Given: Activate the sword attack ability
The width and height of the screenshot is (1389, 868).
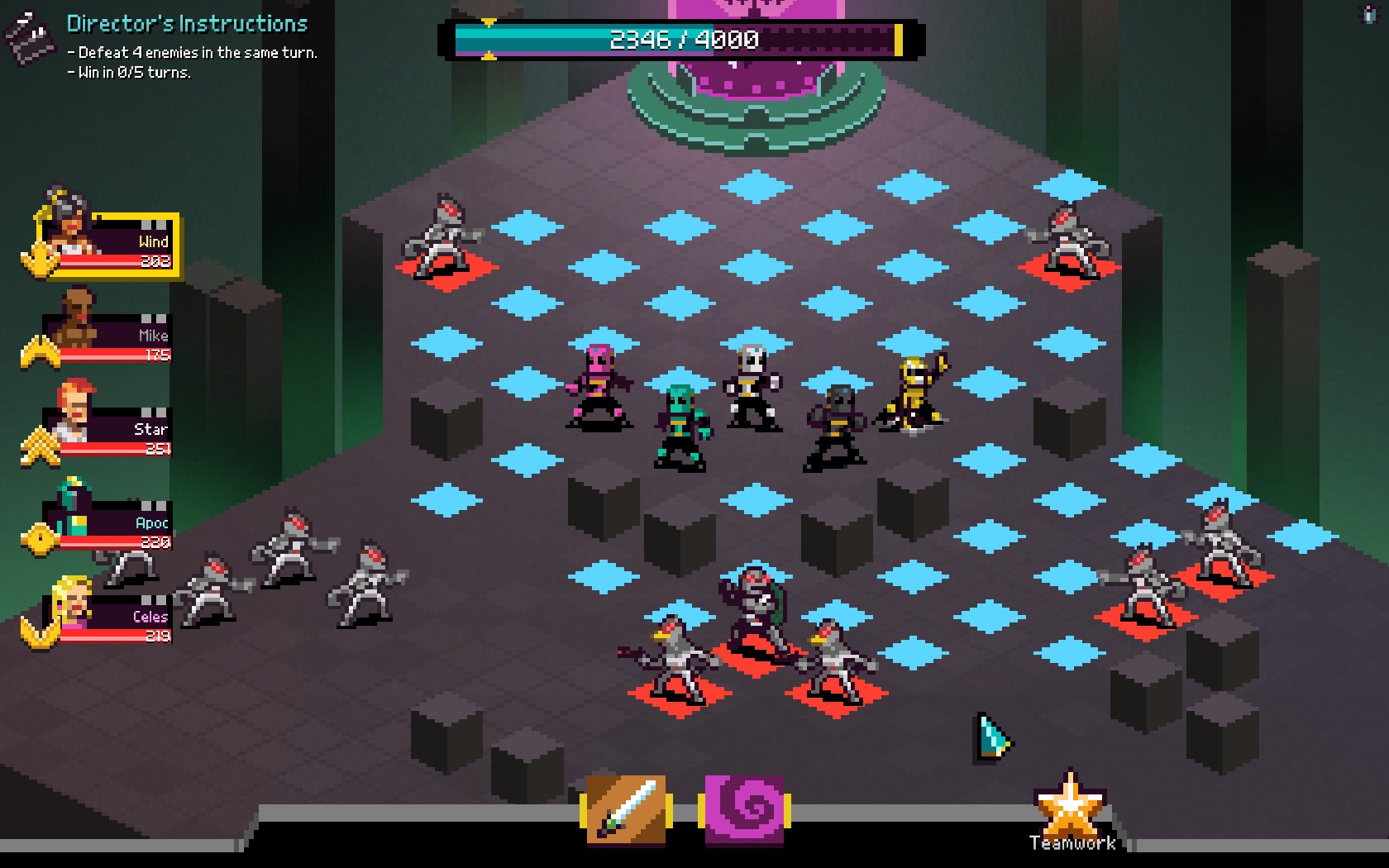Looking at the screenshot, I should [627, 810].
